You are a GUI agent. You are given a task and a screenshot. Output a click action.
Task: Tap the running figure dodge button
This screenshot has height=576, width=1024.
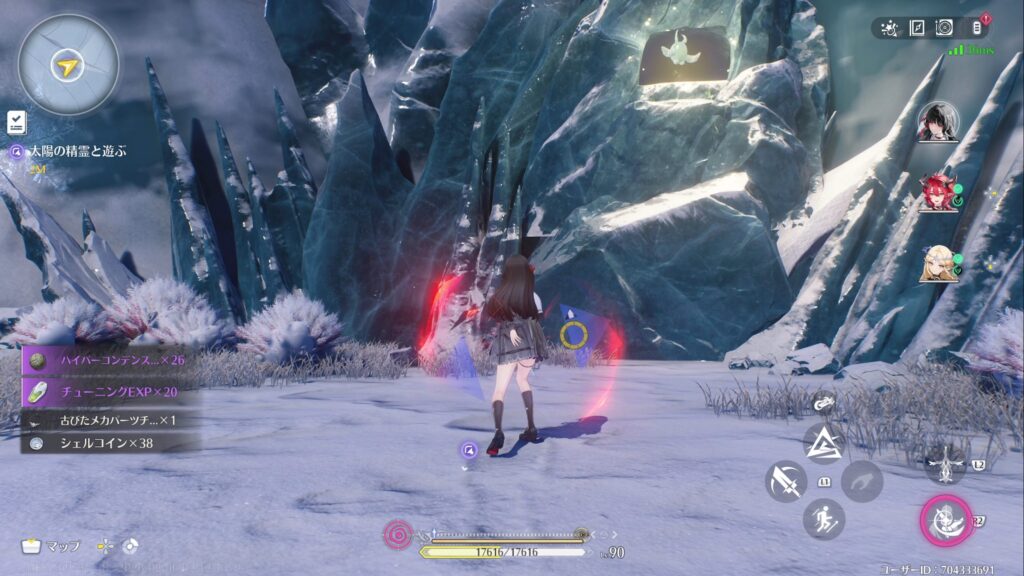(x=824, y=519)
